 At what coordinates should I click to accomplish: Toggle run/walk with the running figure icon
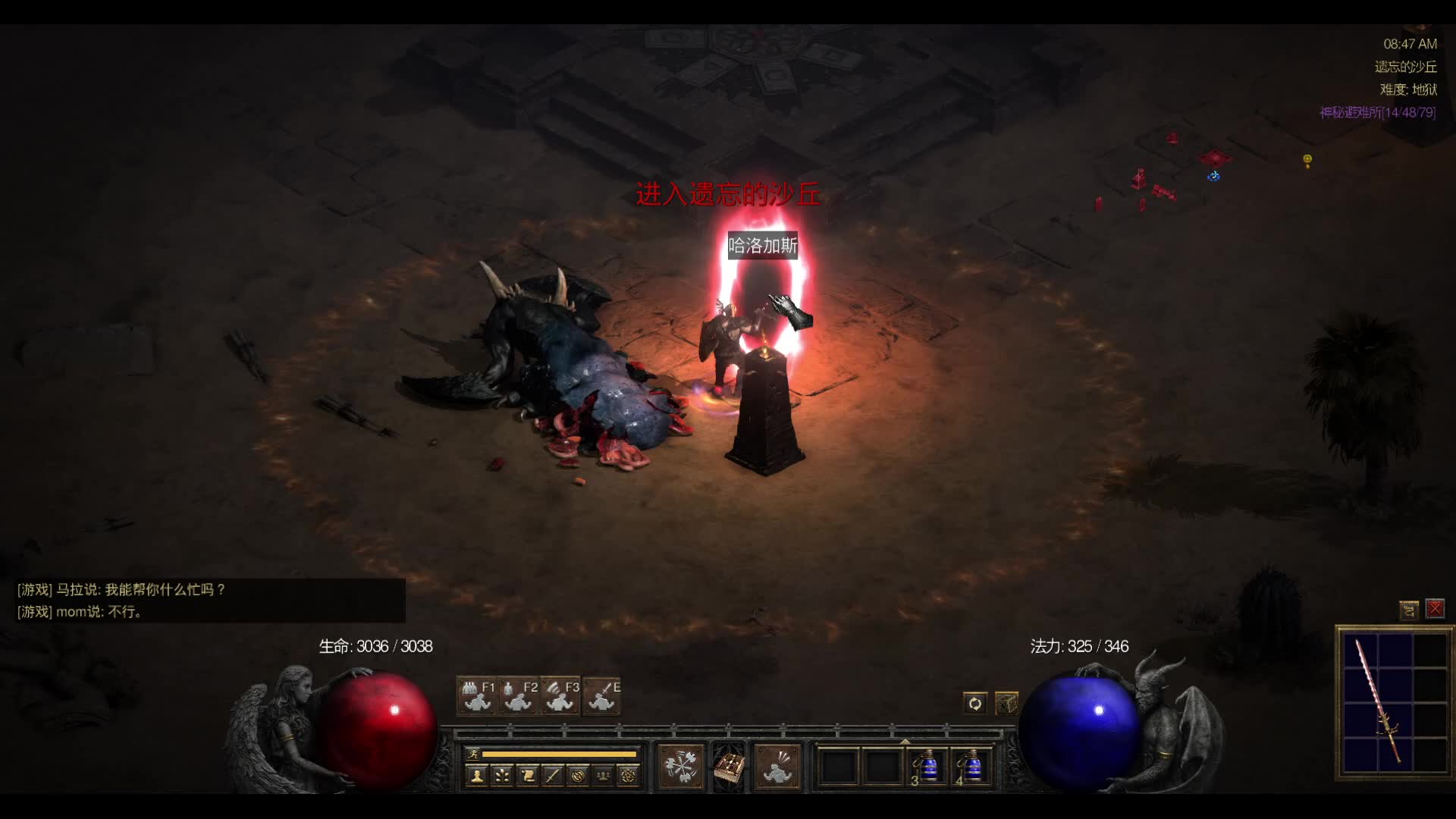click(473, 754)
